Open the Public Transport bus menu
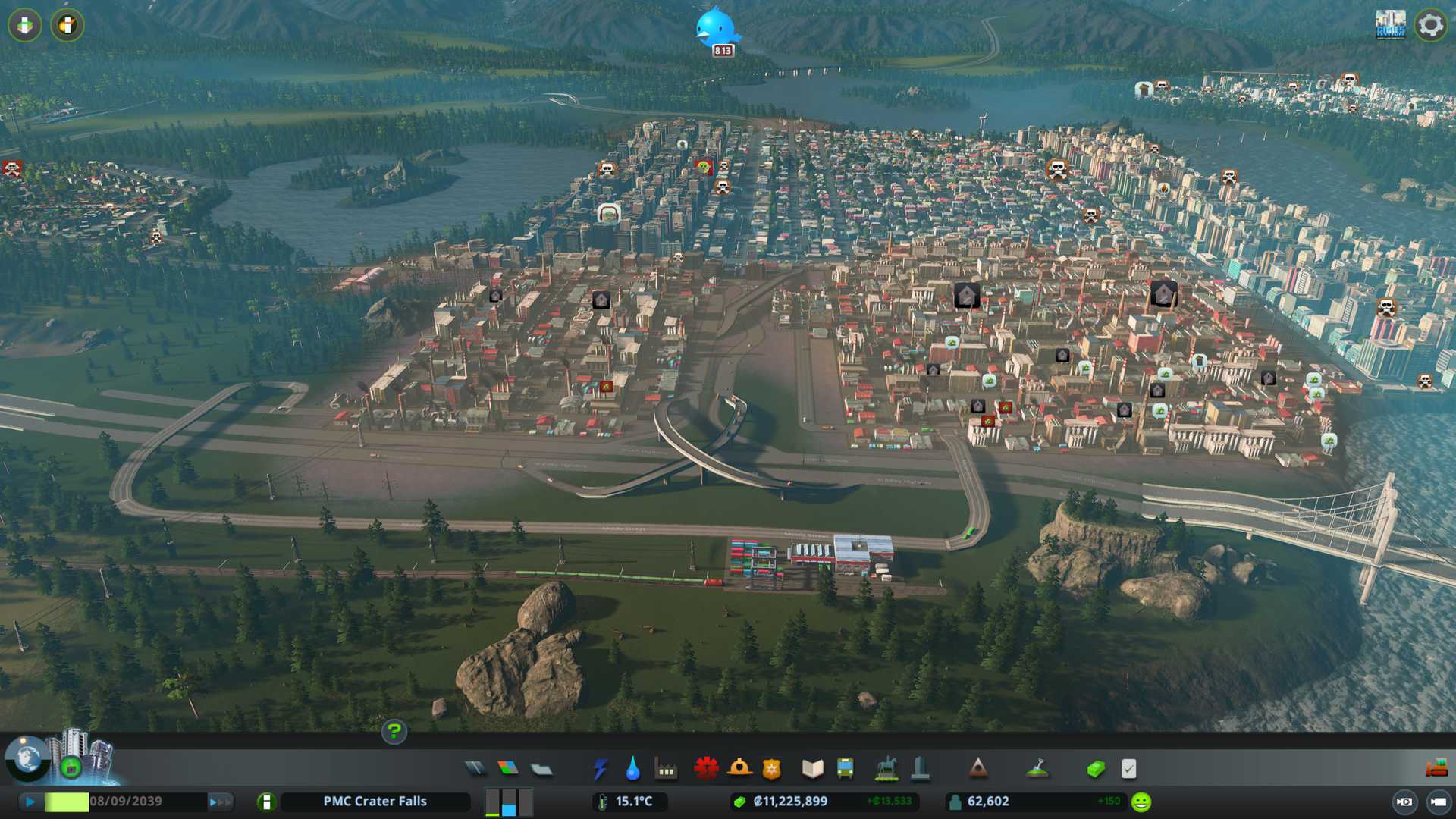 (x=845, y=769)
